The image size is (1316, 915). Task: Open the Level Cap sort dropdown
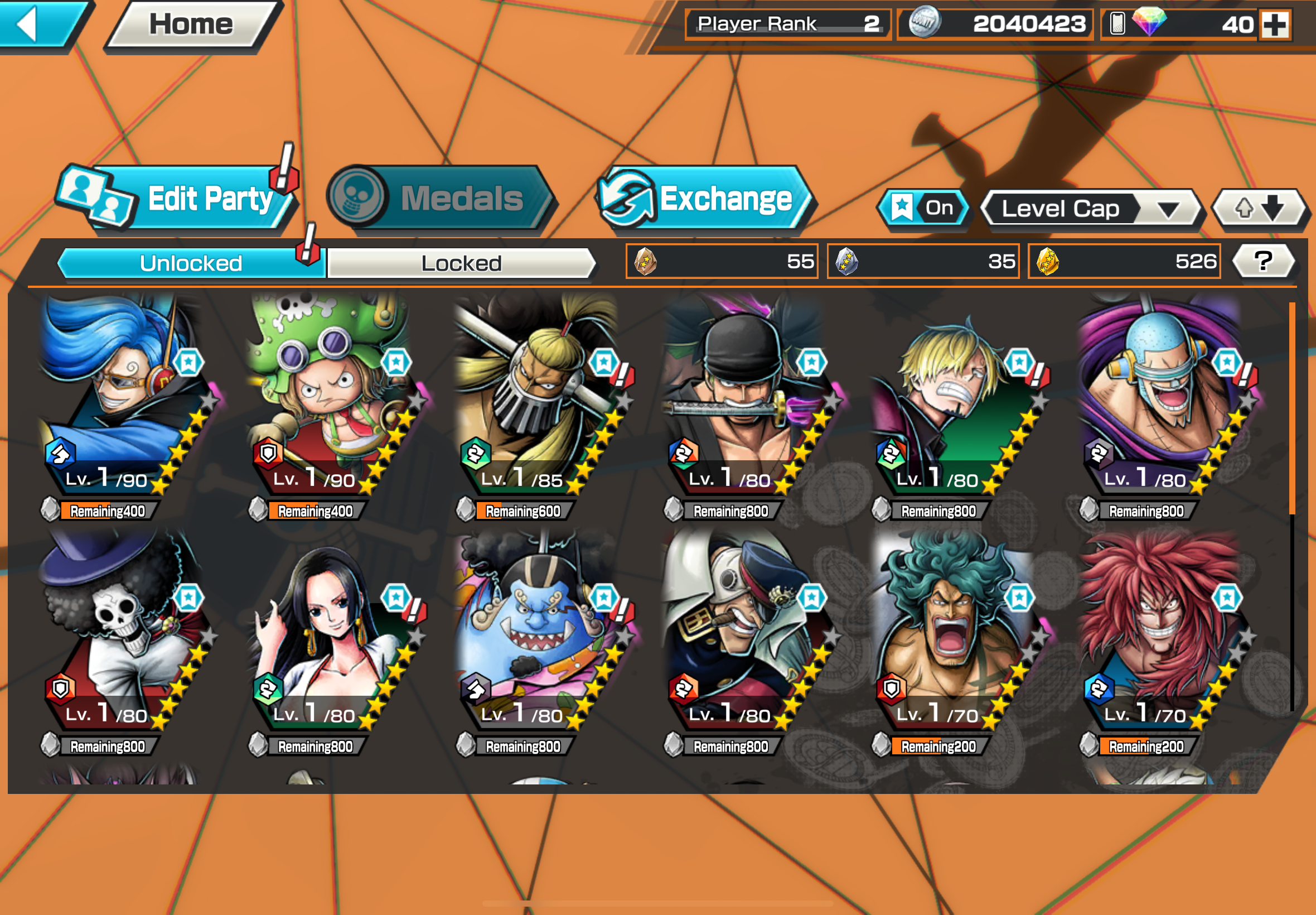1088,209
